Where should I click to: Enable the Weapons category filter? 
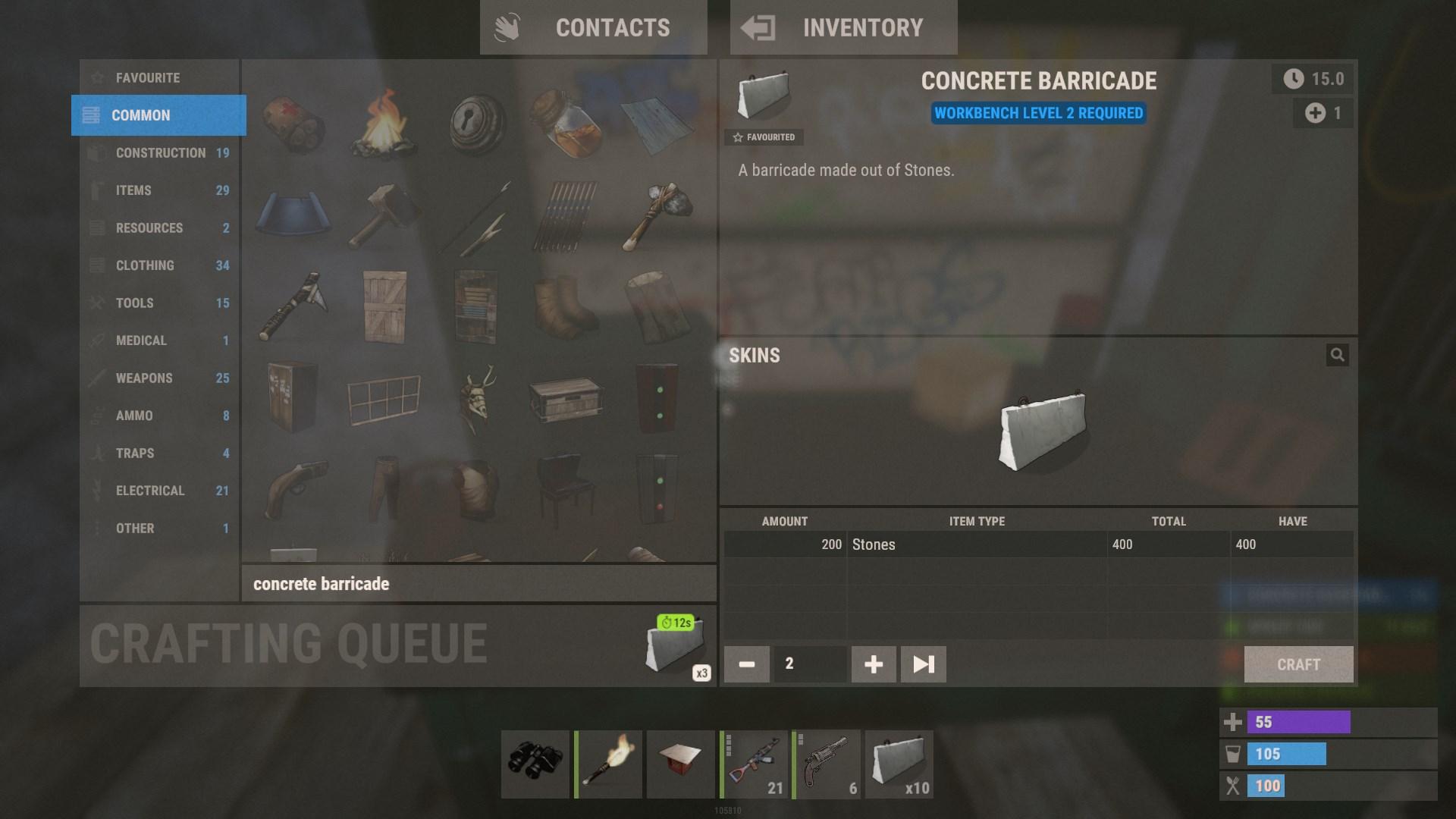[x=158, y=378]
